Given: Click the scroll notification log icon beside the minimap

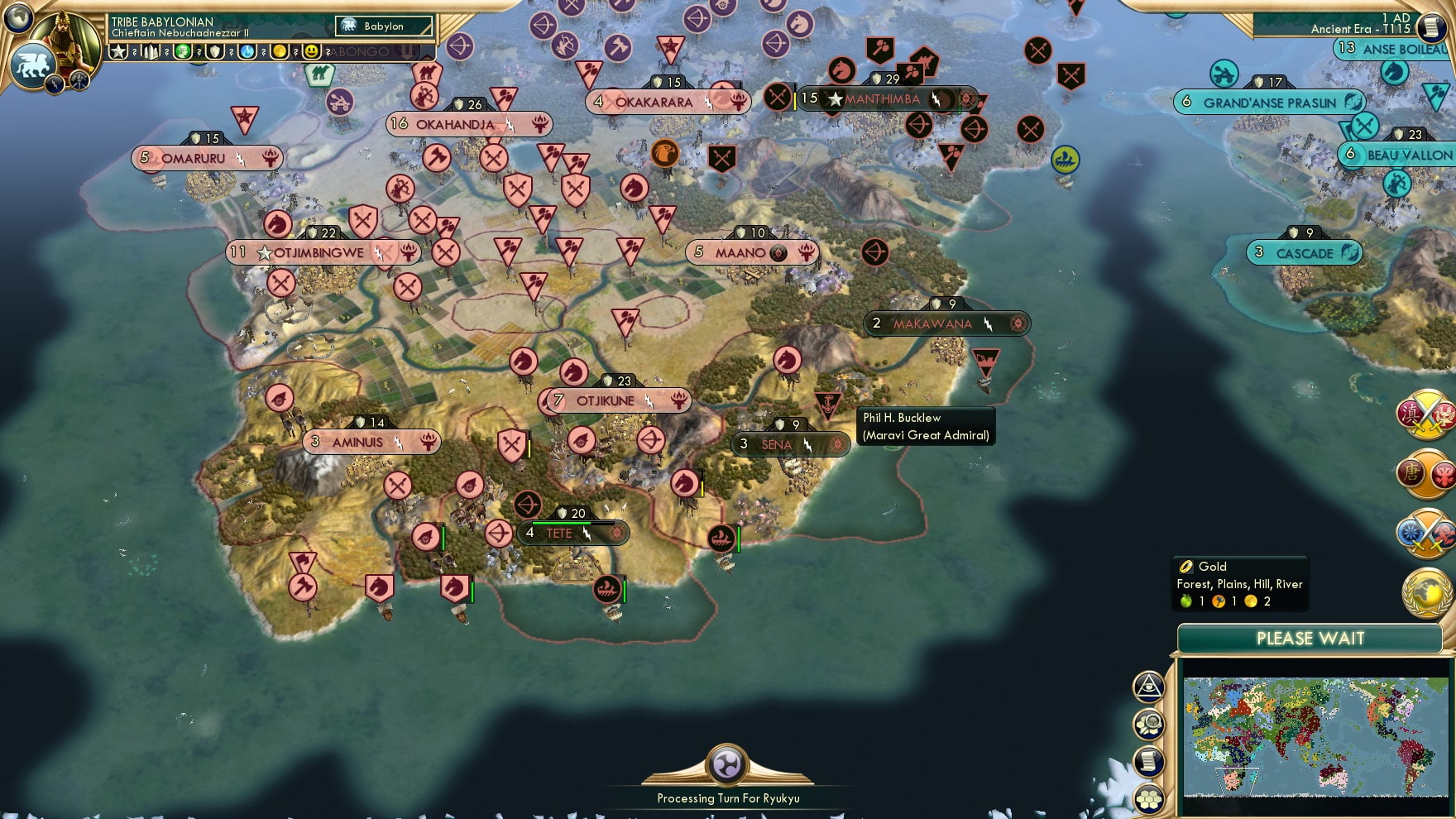Looking at the screenshot, I should (1148, 761).
